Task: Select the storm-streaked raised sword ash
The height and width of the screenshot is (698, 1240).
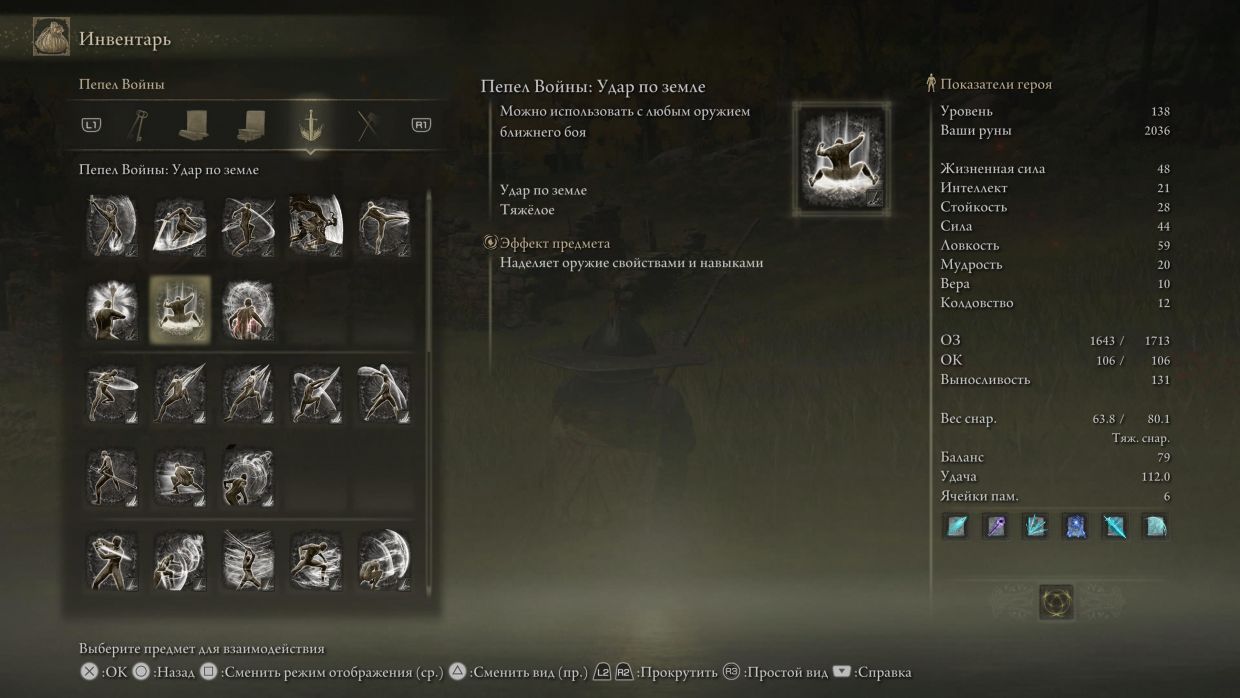Action: pos(248,561)
